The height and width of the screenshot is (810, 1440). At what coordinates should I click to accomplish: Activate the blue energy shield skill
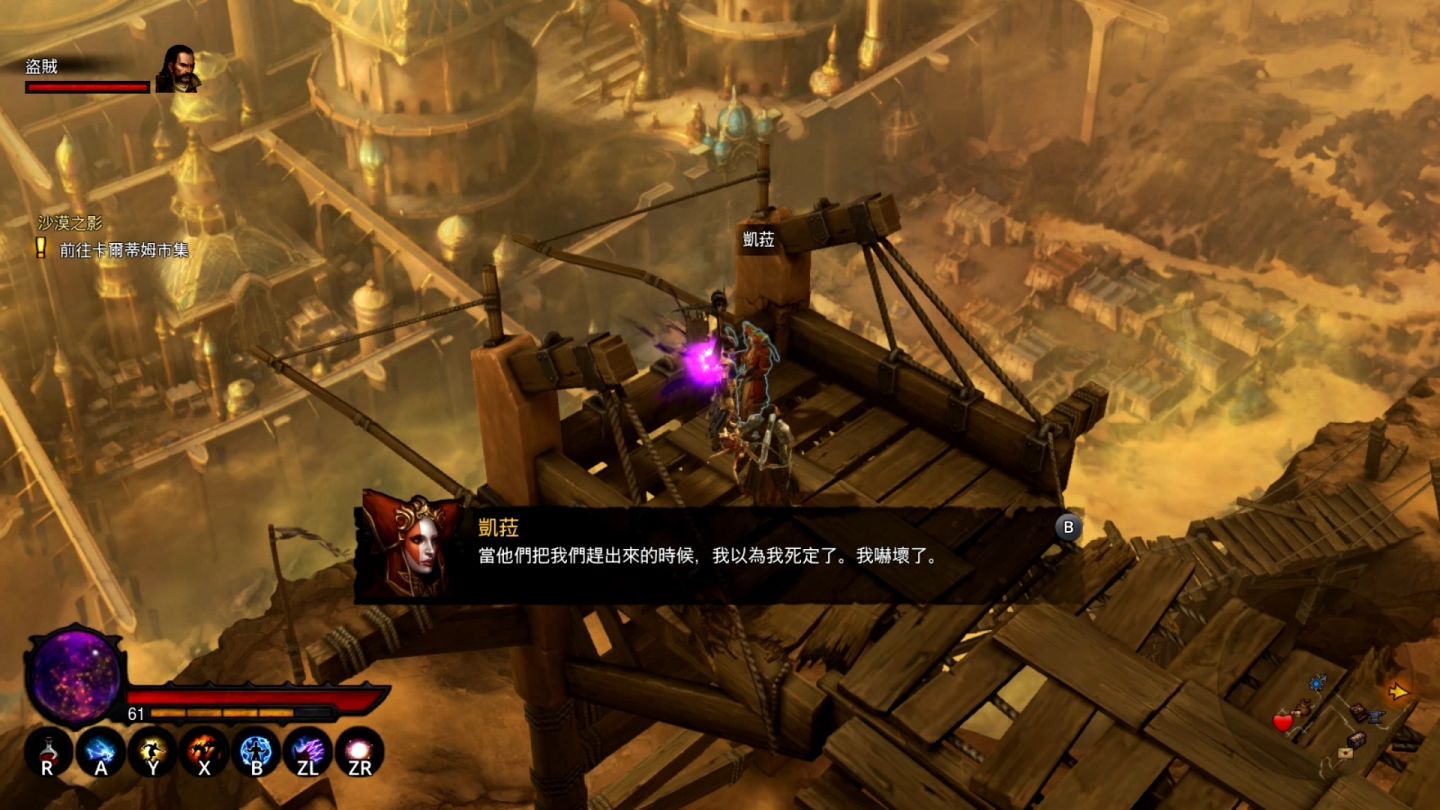pos(256,751)
